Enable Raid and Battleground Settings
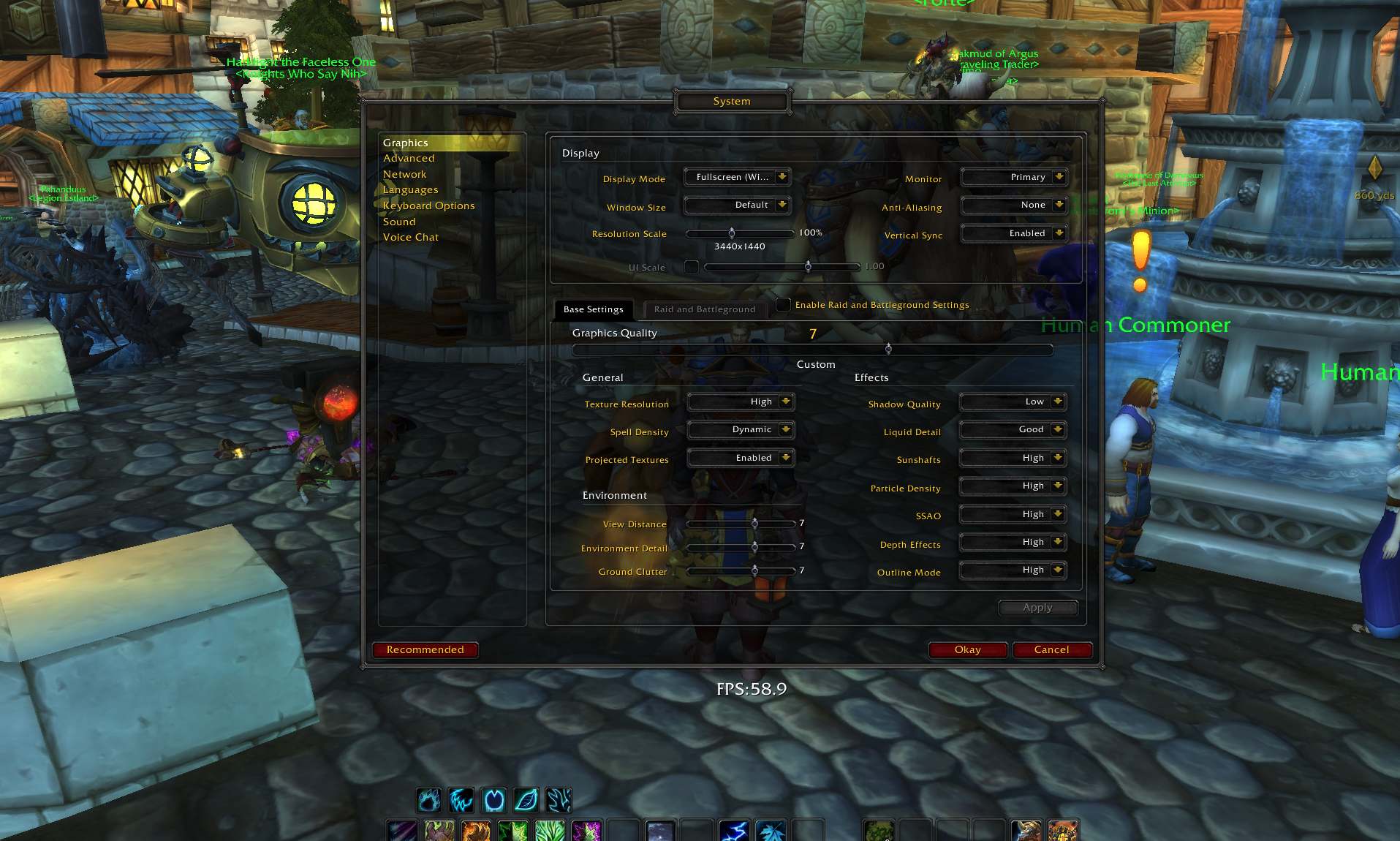 783,305
